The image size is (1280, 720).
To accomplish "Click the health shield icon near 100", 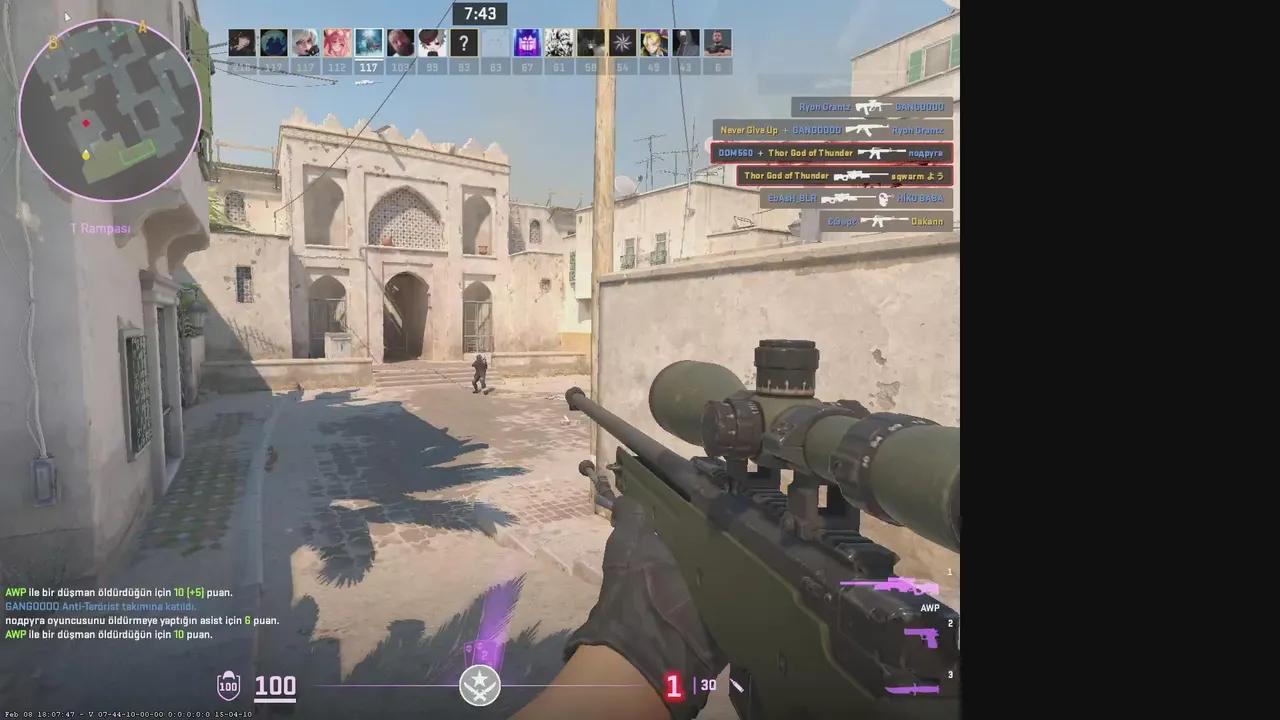I will pyautogui.click(x=229, y=686).
